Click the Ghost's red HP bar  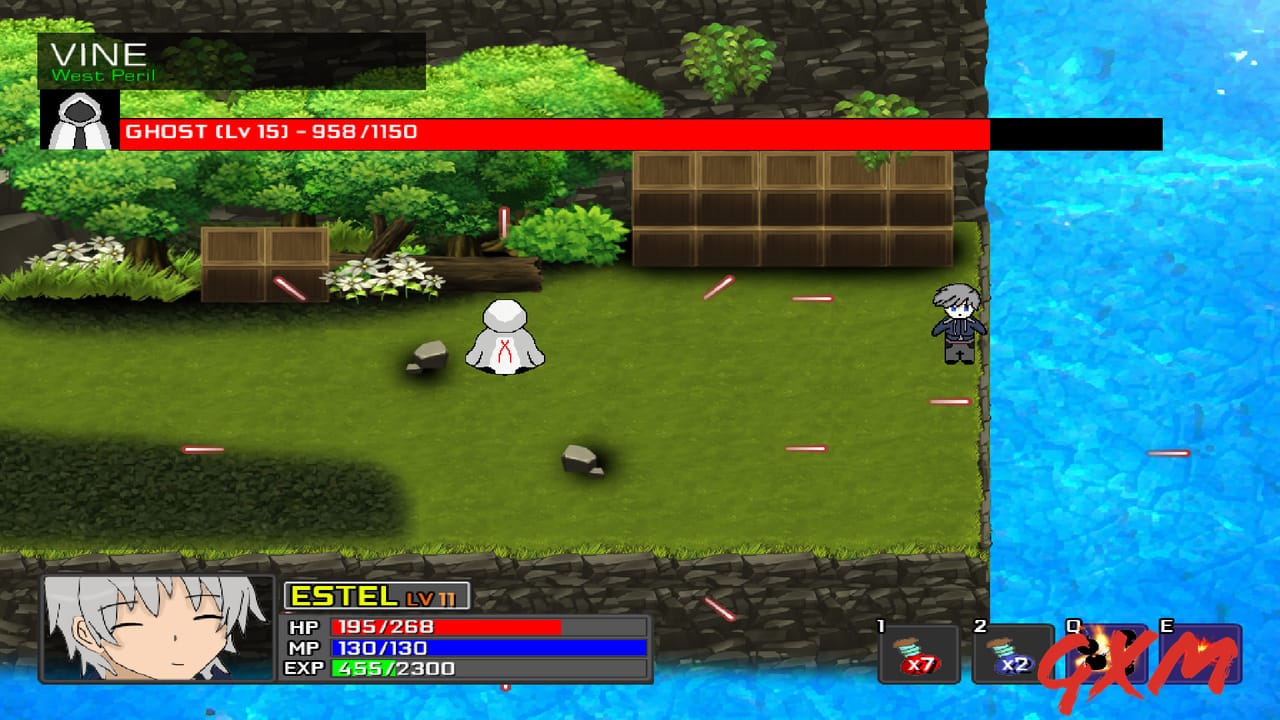pos(500,130)
